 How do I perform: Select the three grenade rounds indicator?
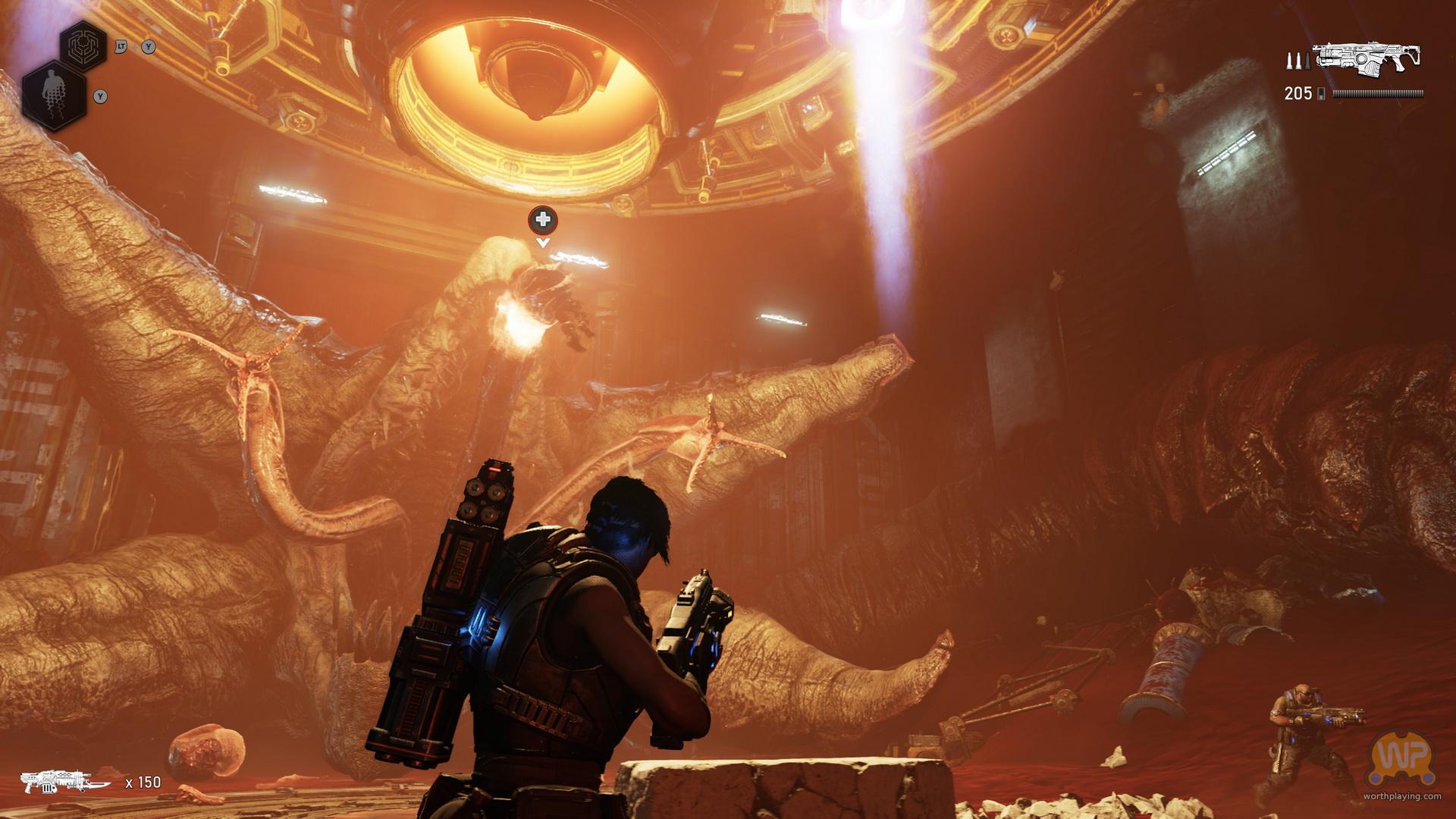pyautogui.click(x=1296, y=61)
